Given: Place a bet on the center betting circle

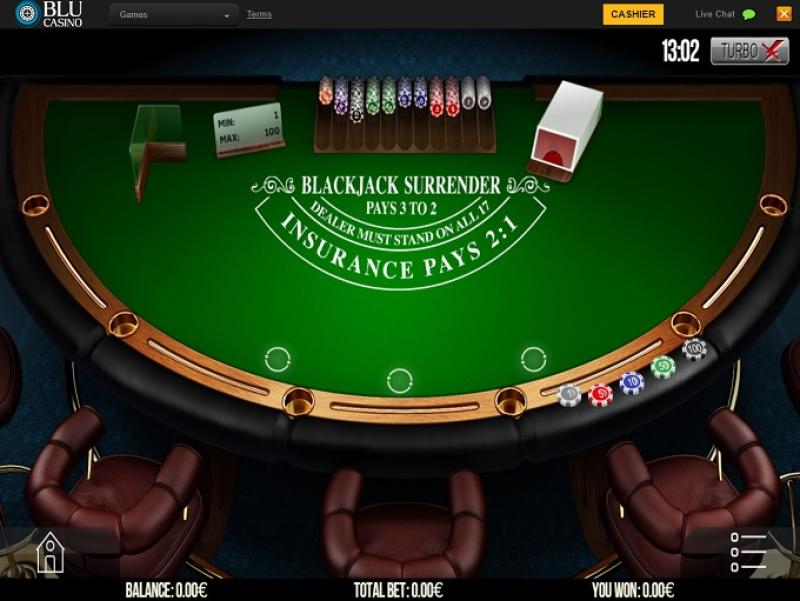Looking at the screenshot, I should (x=399, y=380).
